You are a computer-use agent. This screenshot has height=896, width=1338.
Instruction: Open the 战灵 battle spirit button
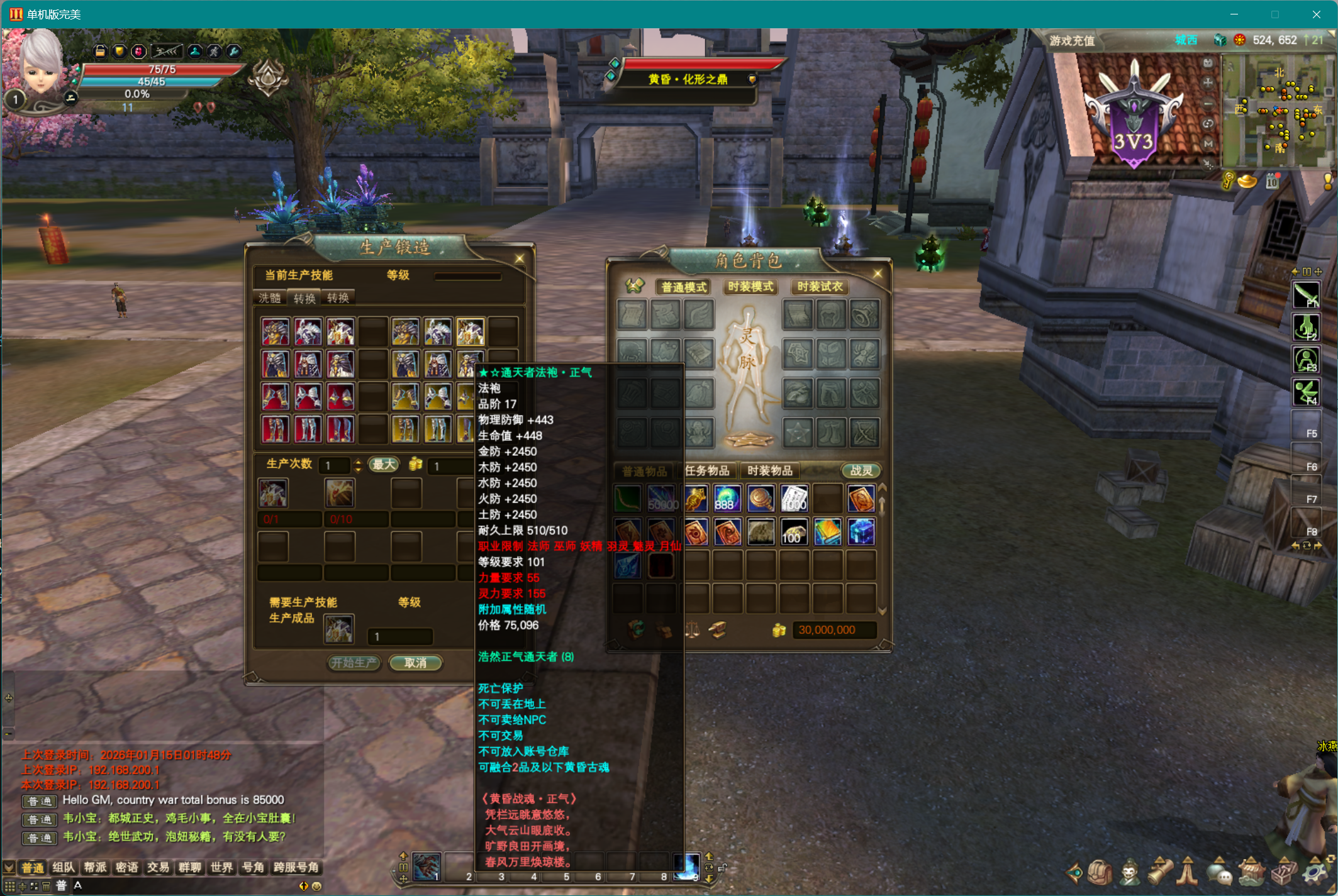(861, 470)
